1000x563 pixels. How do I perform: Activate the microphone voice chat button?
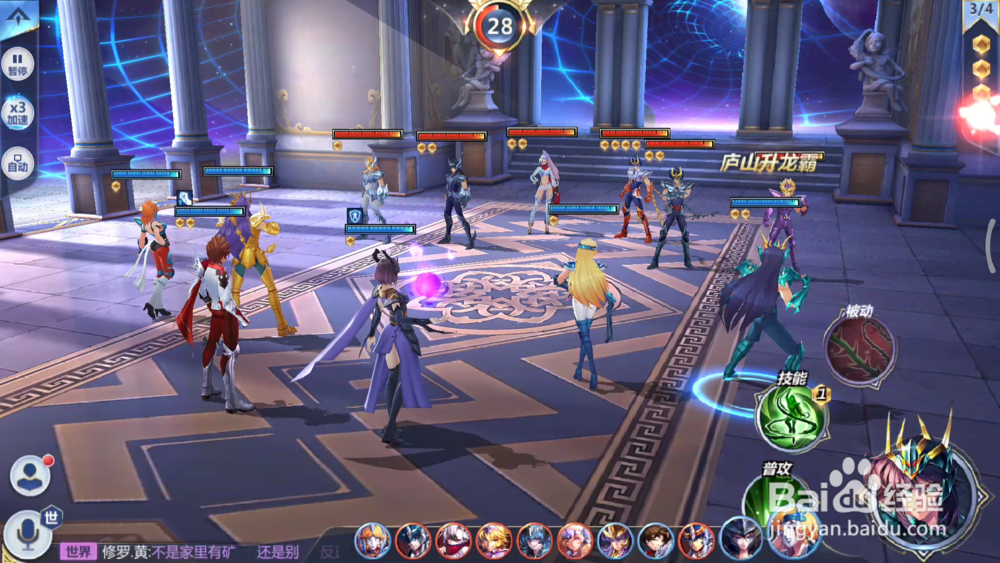pos(26,535)
